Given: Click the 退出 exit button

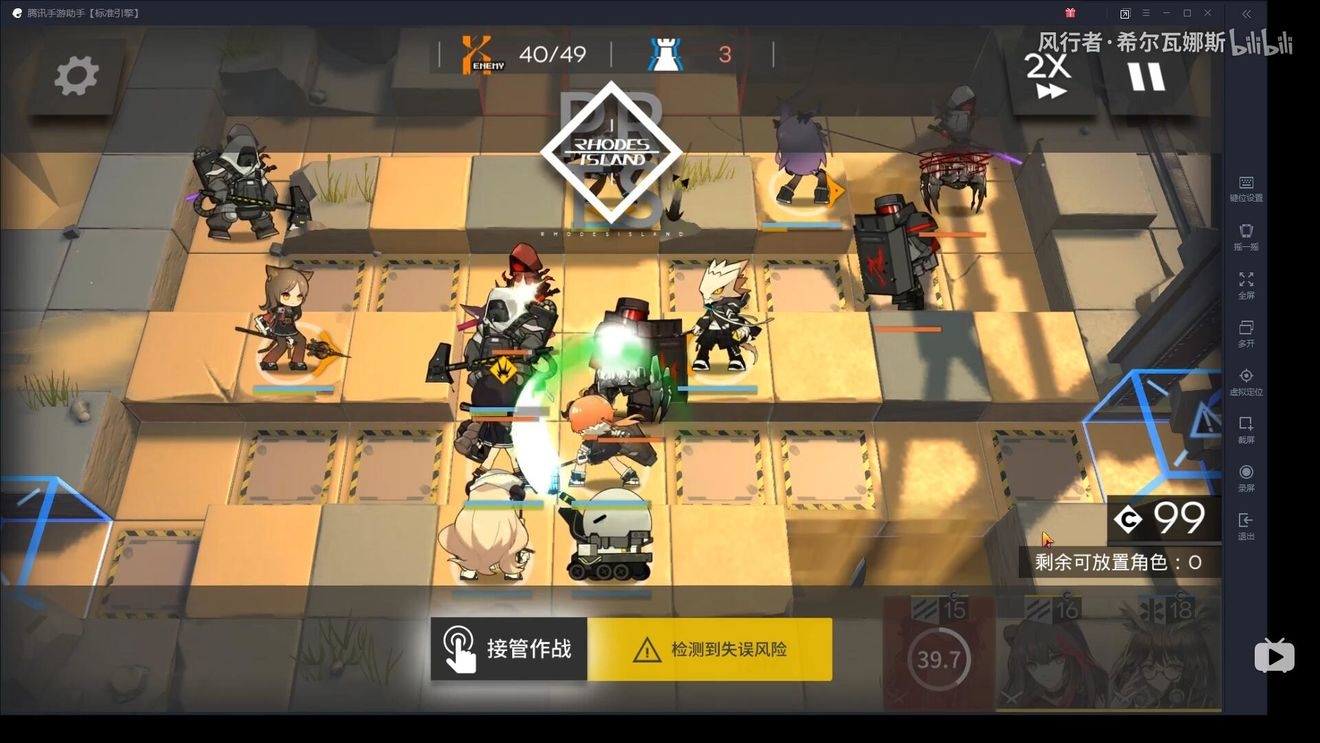Looking at the screenshot, I should coord(1246,526).
